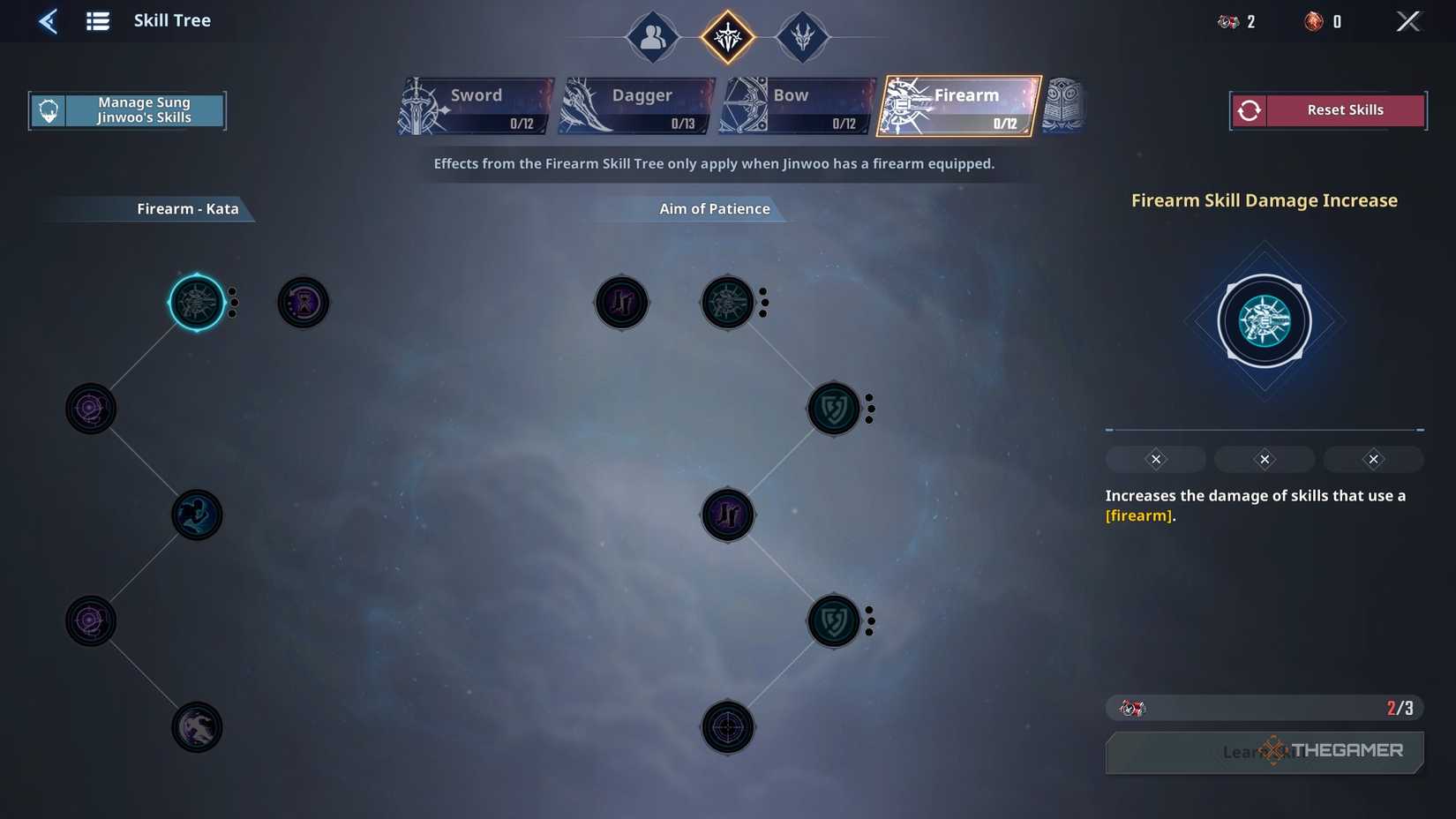Screen dimensions: 1456x819
Task: Switch to the Sword skill tree tab
Action: click(476, 104)
